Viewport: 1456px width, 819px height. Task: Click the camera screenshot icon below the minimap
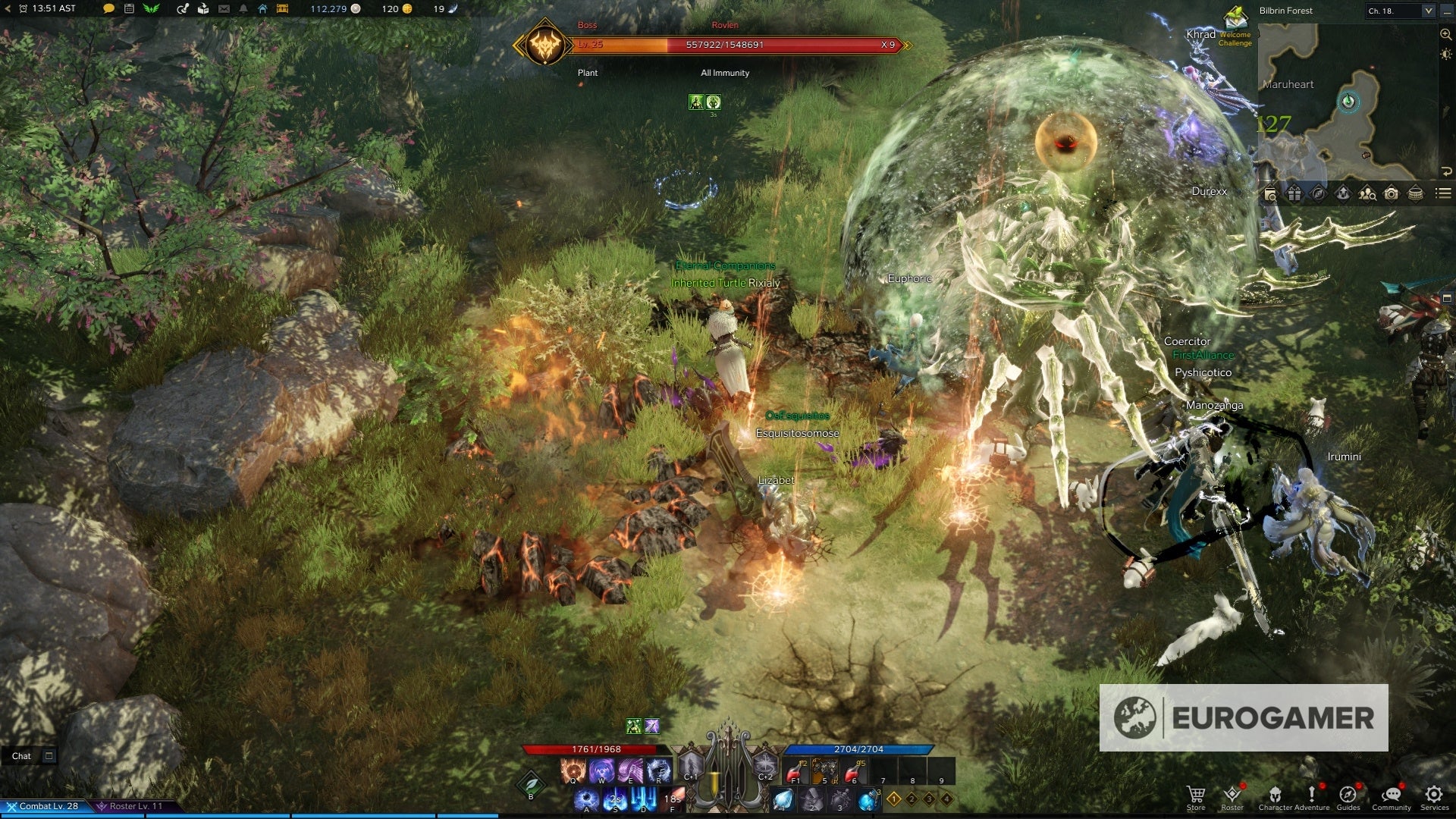click(1391, 194)
